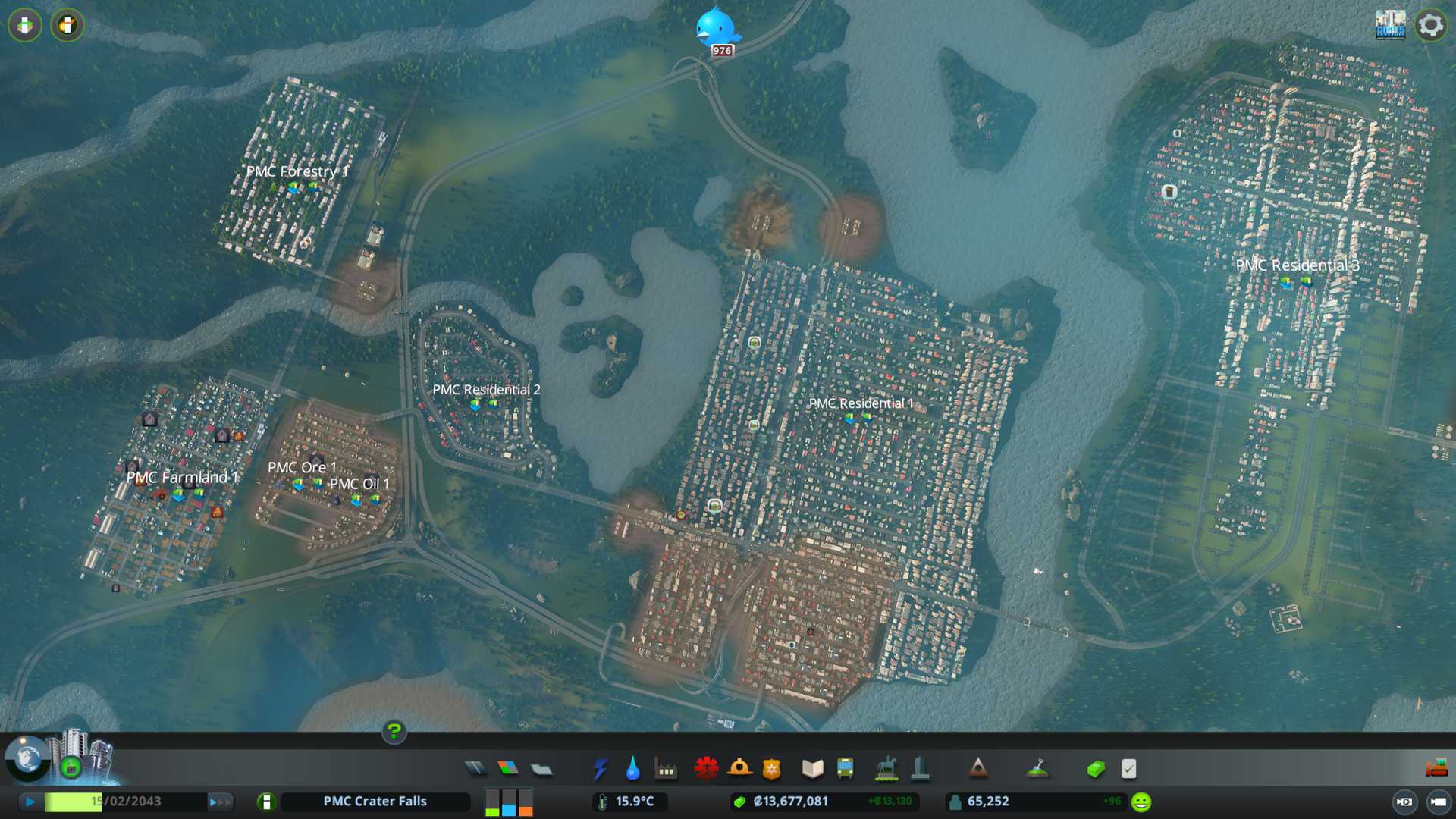Screen dimensions: 1456x819
Task: Open the City Policies checklist
Action: (x=1128, y=769)
